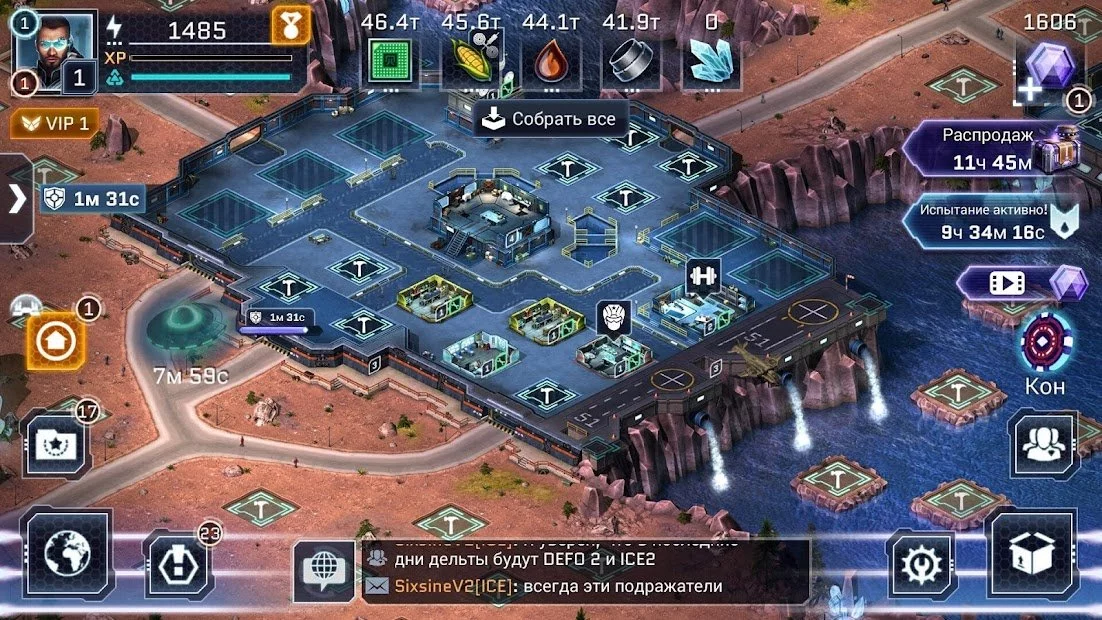Open the orange home base button
The image size is (1102, 620).
[x=55, y=341]
